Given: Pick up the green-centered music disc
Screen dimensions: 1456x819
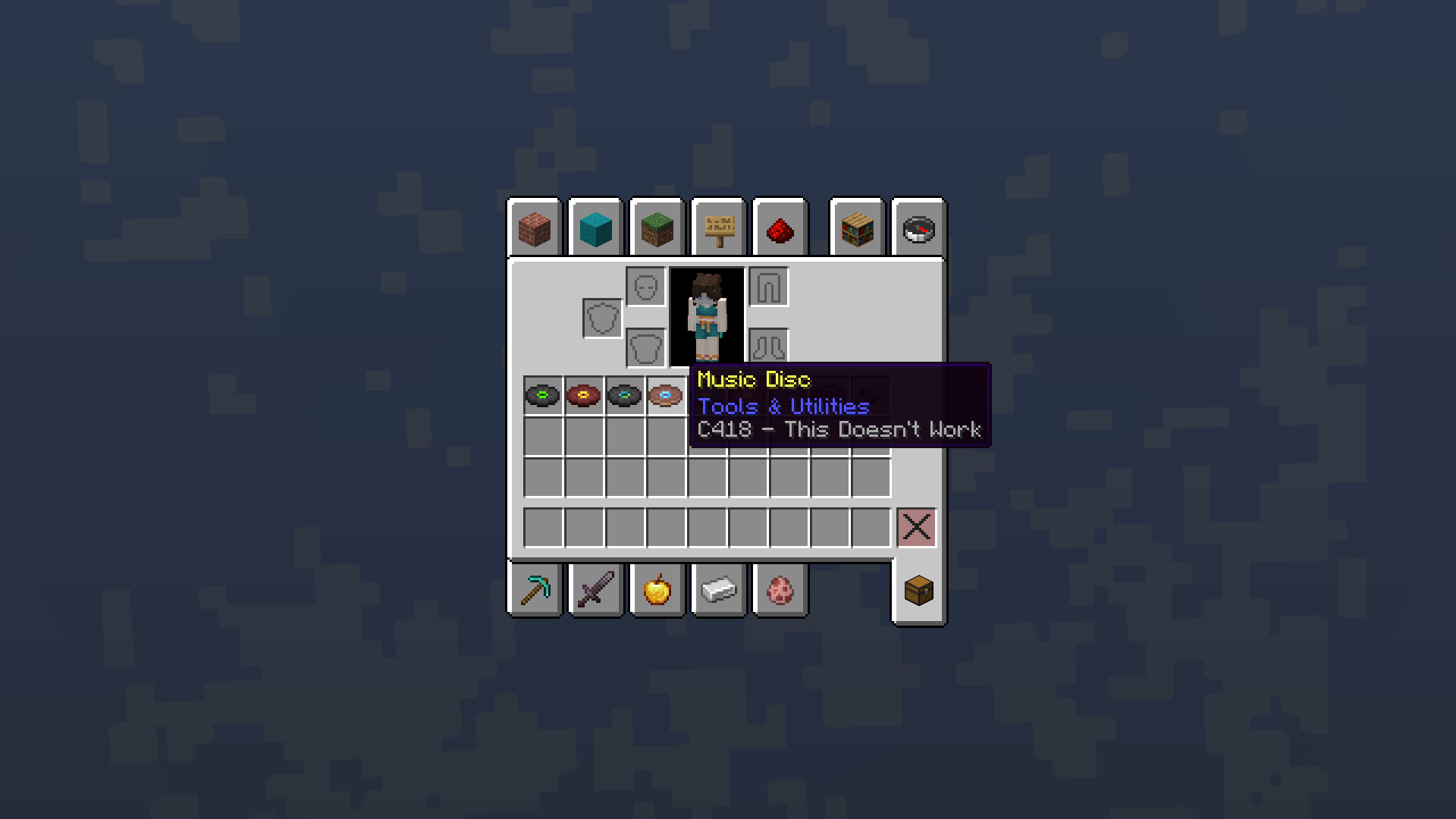Looking at the screenshot, I should coord(543,394).
